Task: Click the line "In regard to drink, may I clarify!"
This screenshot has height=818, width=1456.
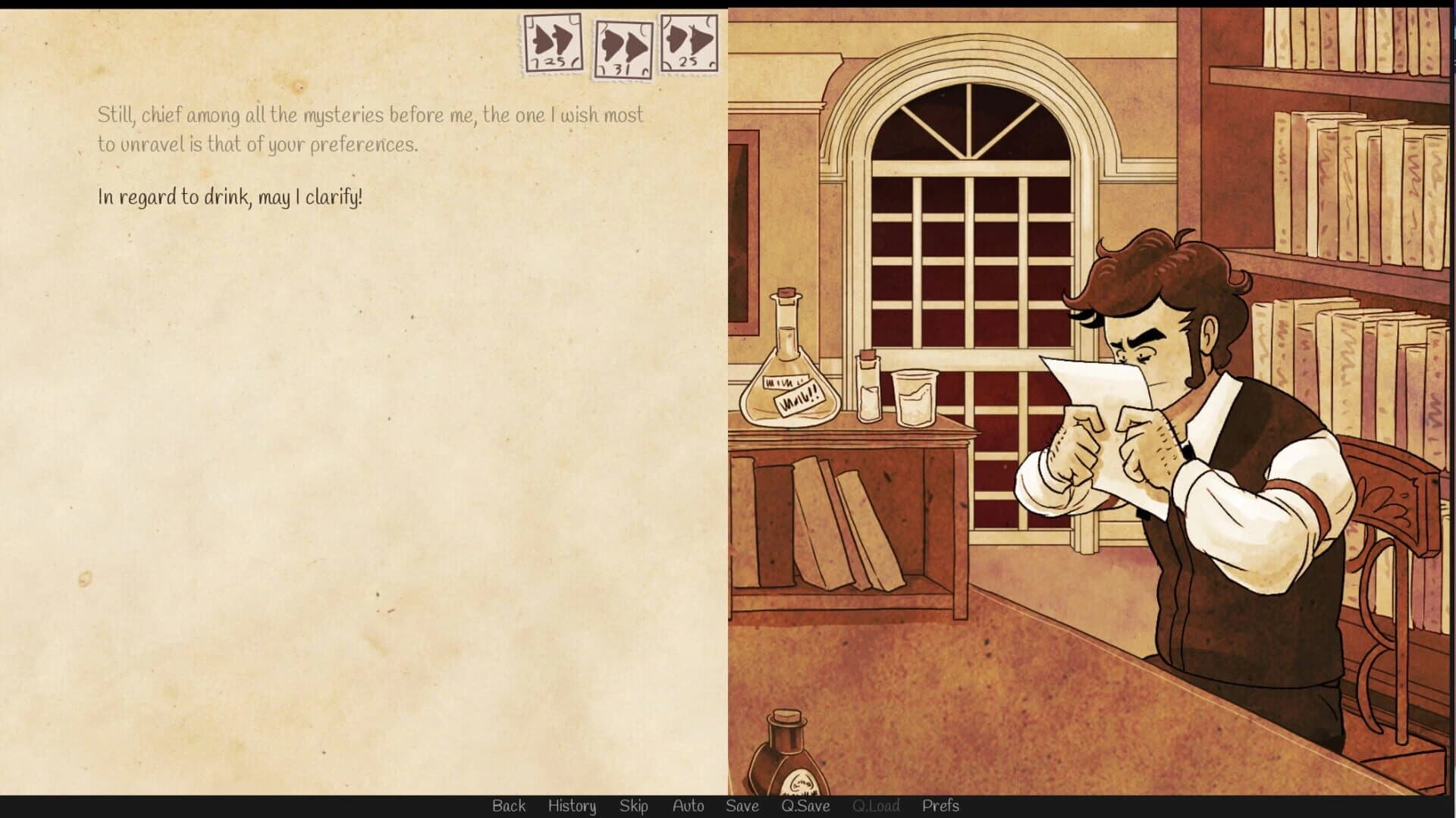Action: click(x=229, y=198)
